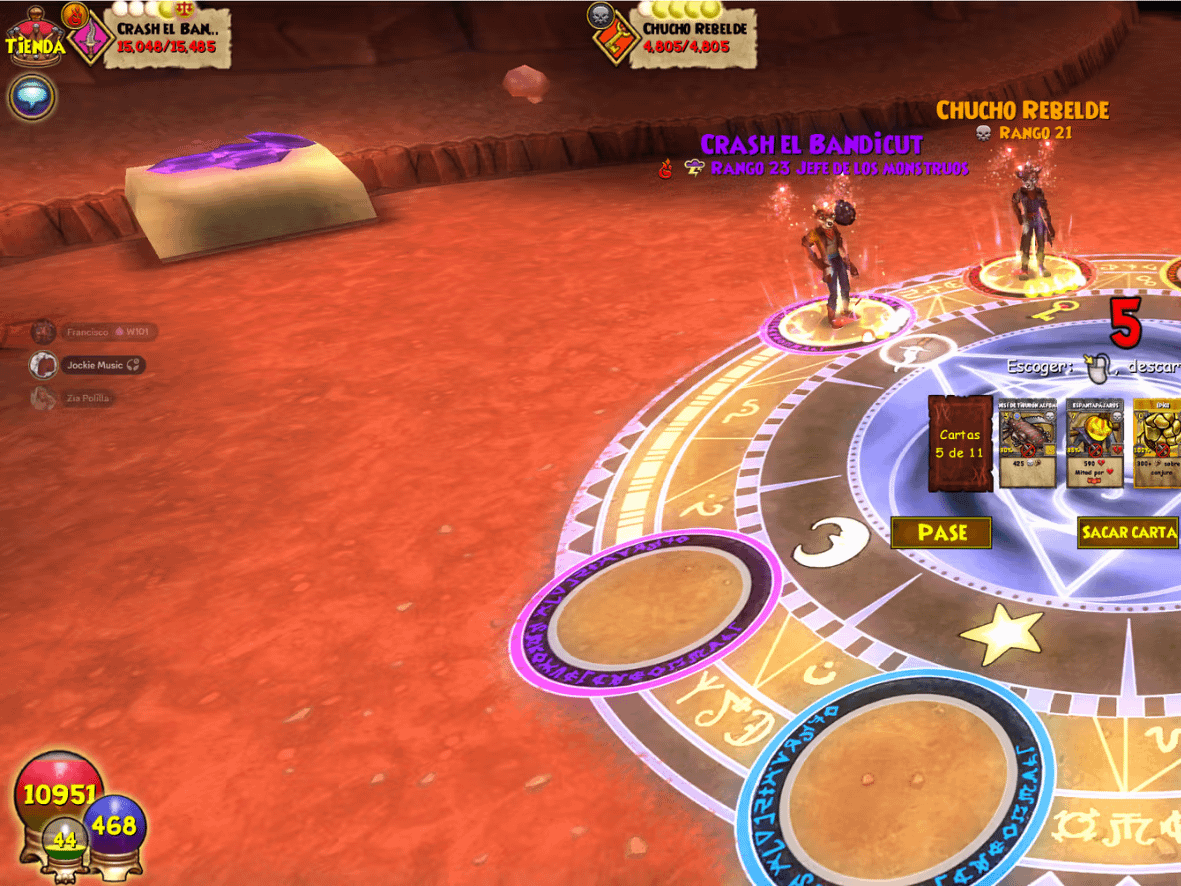
Task: Choose the shark spell card costing 425
Action: [1027, 443]
